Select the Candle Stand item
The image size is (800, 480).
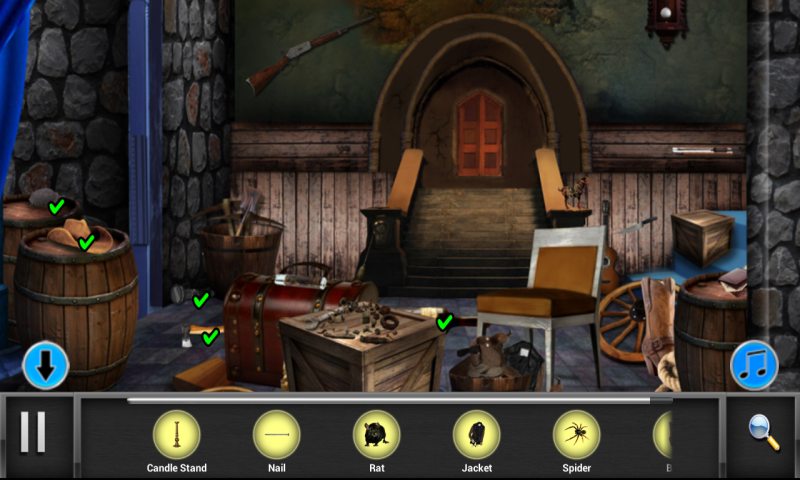click(176, 435)
